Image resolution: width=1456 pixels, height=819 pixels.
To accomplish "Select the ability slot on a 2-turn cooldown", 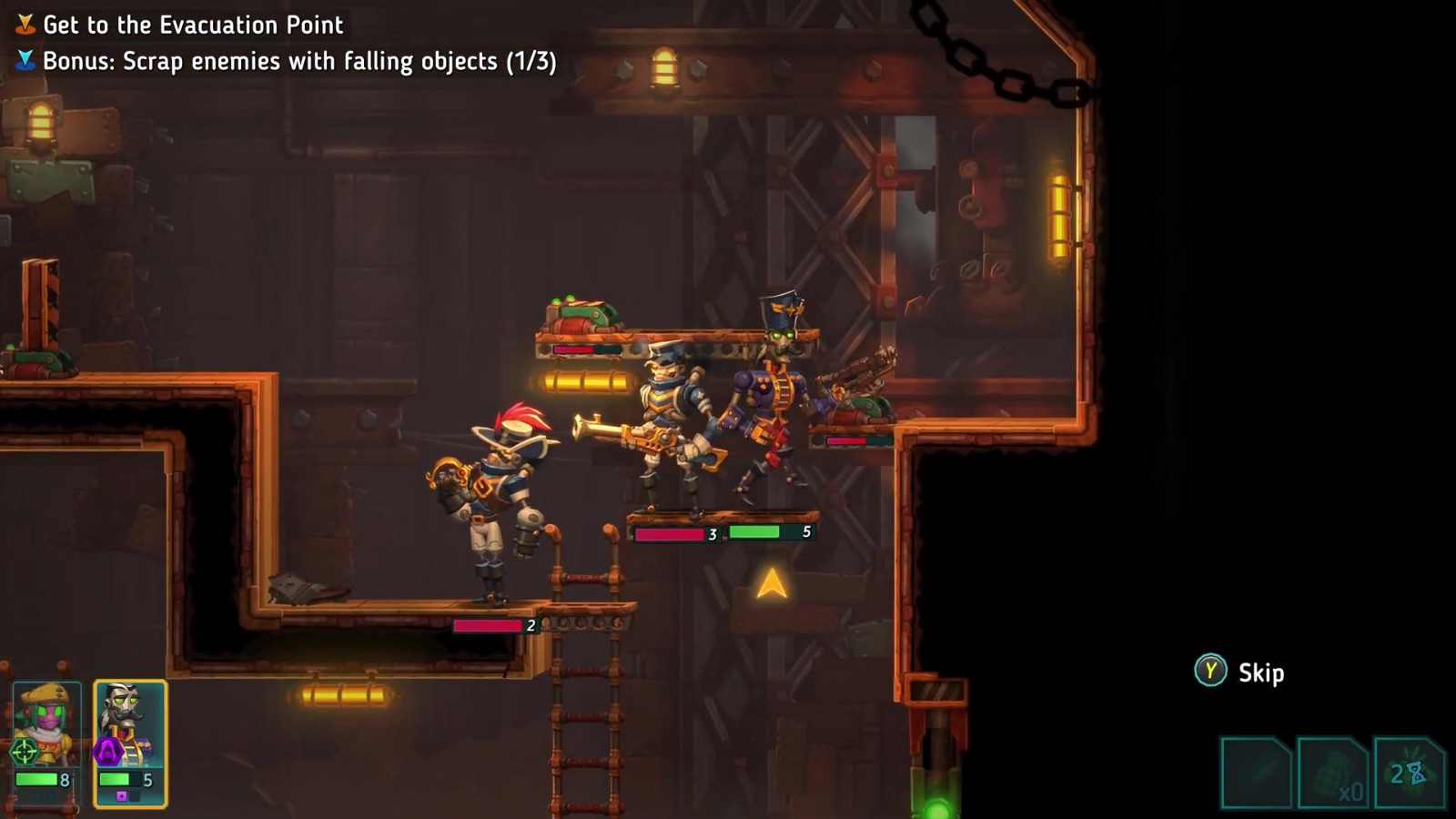I will 1409,773.
